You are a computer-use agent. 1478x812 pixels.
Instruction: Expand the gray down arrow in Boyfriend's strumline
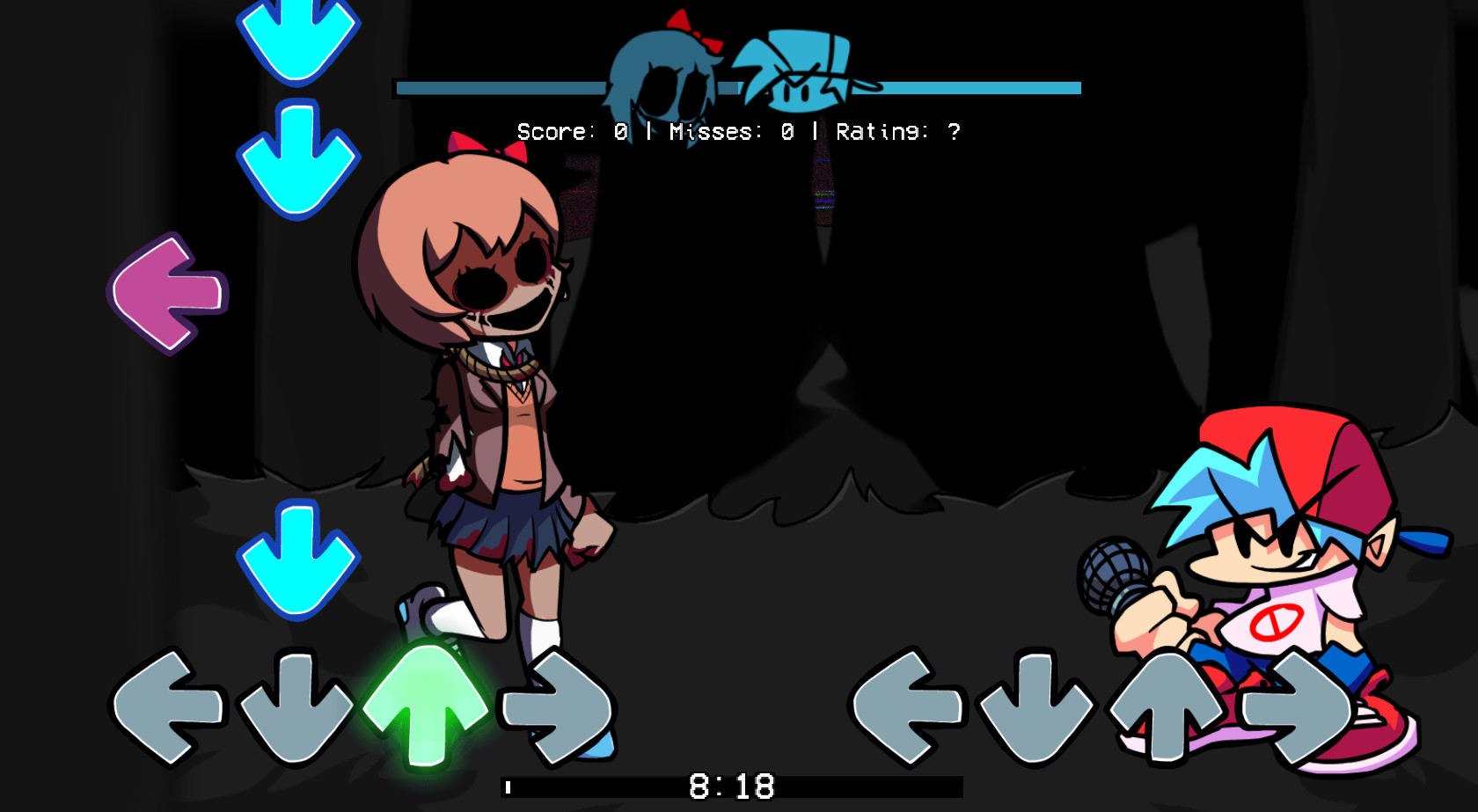click(1033, 708)
